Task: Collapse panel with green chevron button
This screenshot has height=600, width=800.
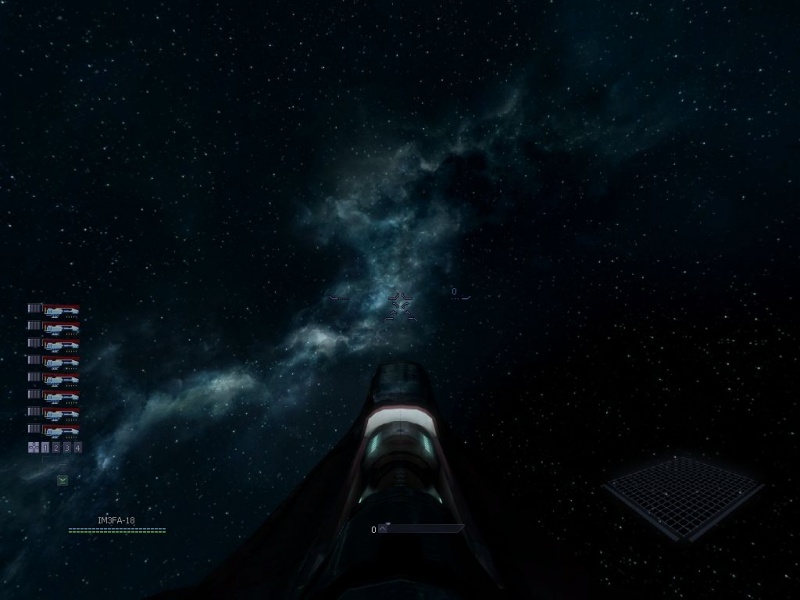Action: coord(62,480)
